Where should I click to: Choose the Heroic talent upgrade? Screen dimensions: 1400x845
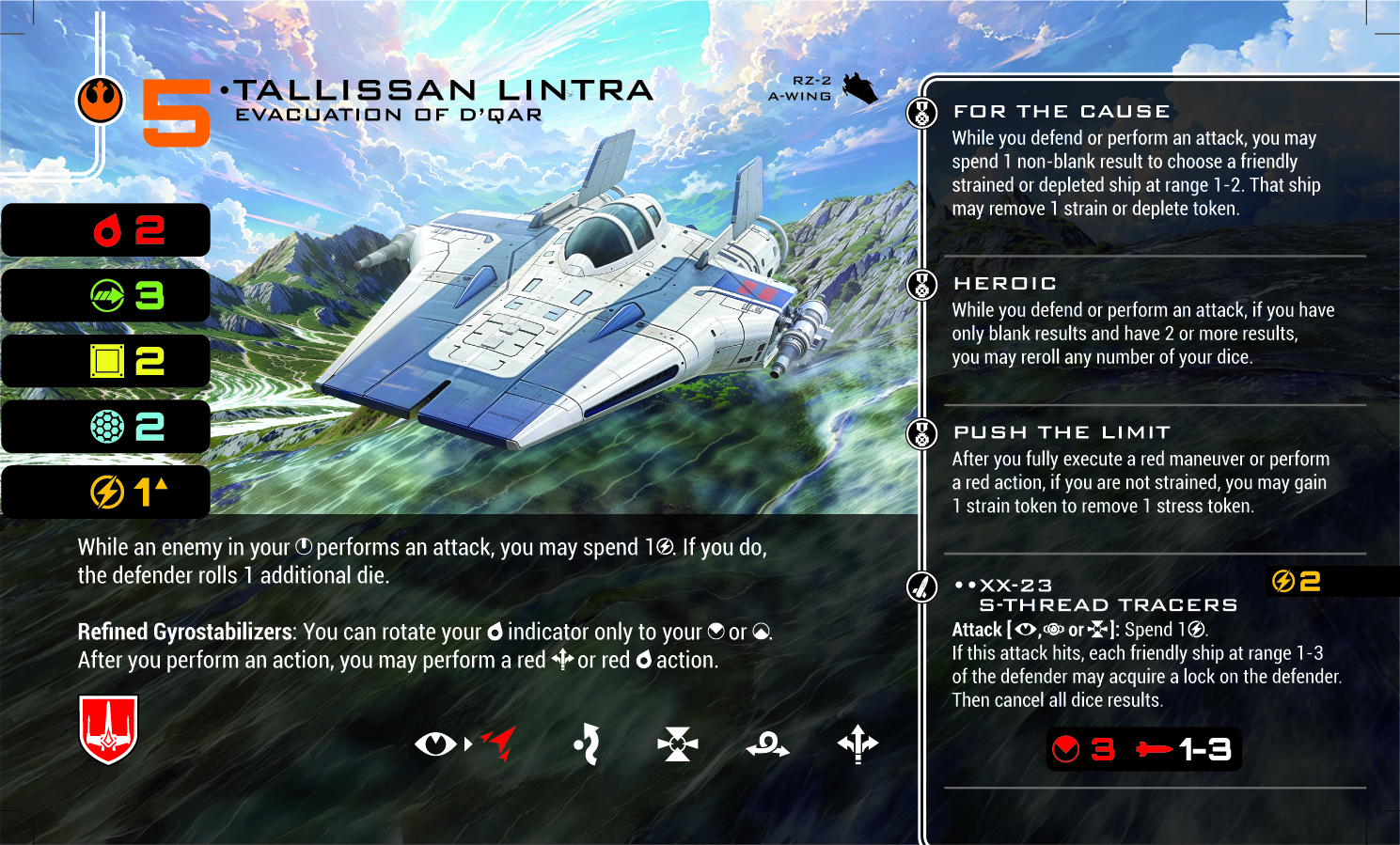(x=1005, y=284)
